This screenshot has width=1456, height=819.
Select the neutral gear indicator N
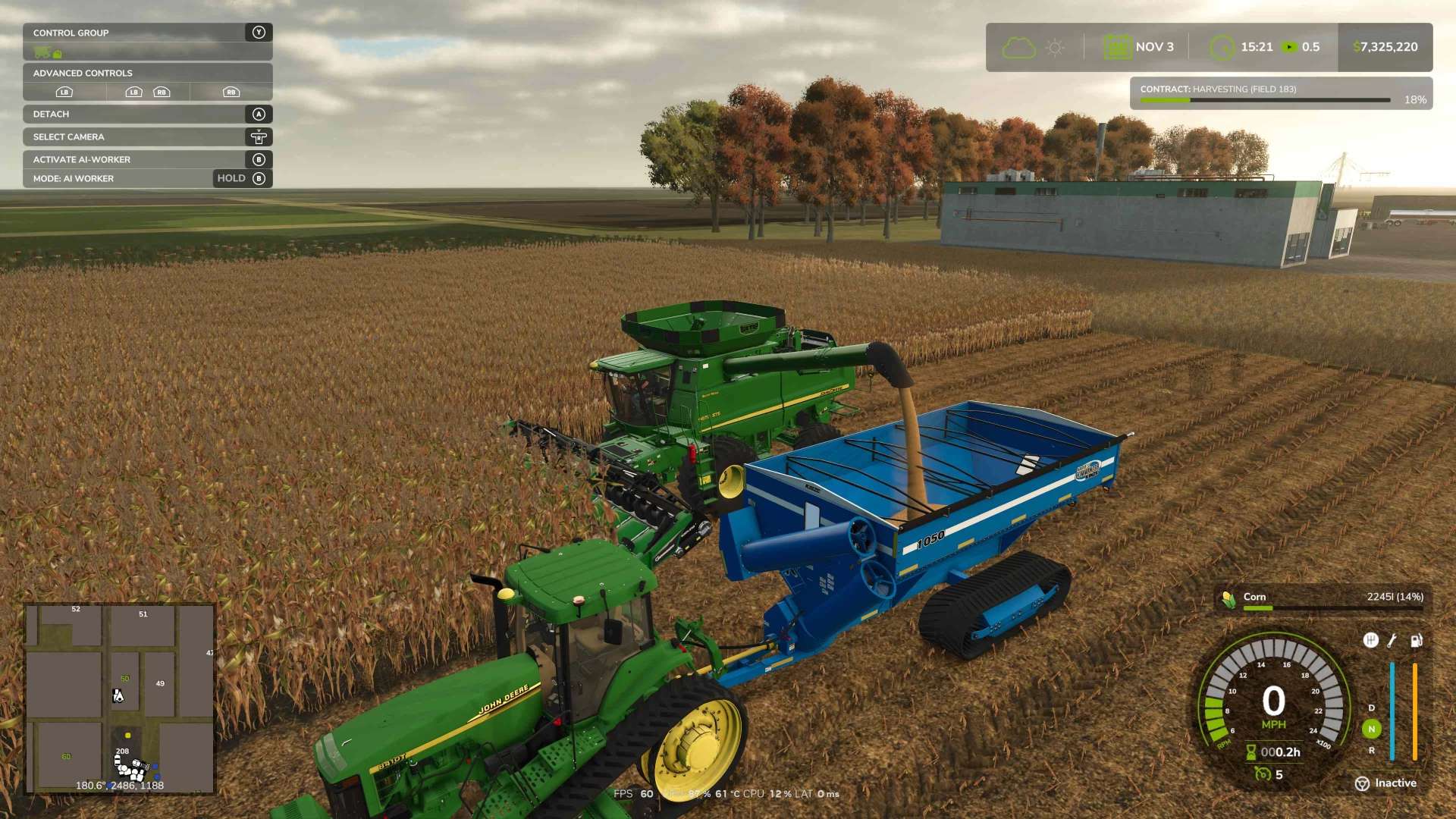coord(1371,729)
